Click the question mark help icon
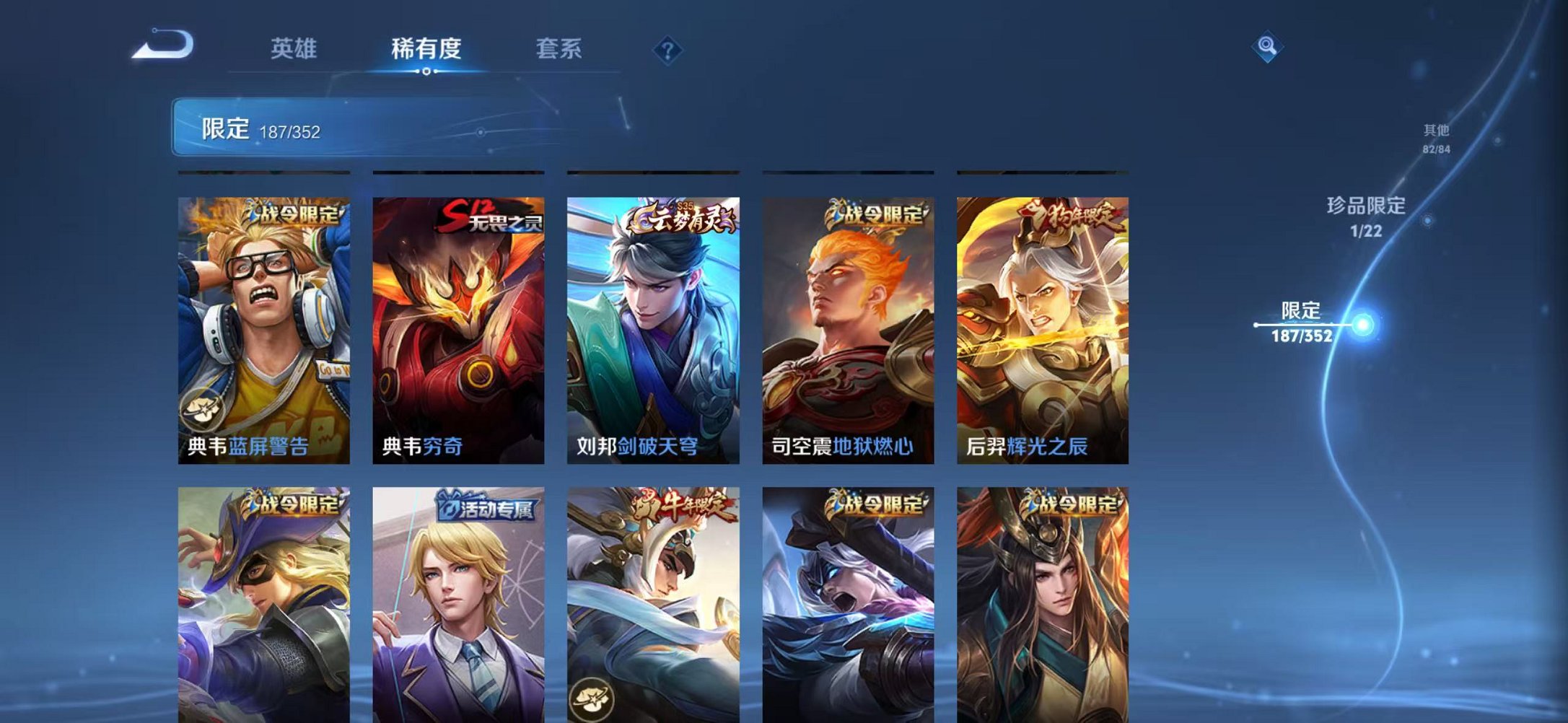 coord(667,49)
